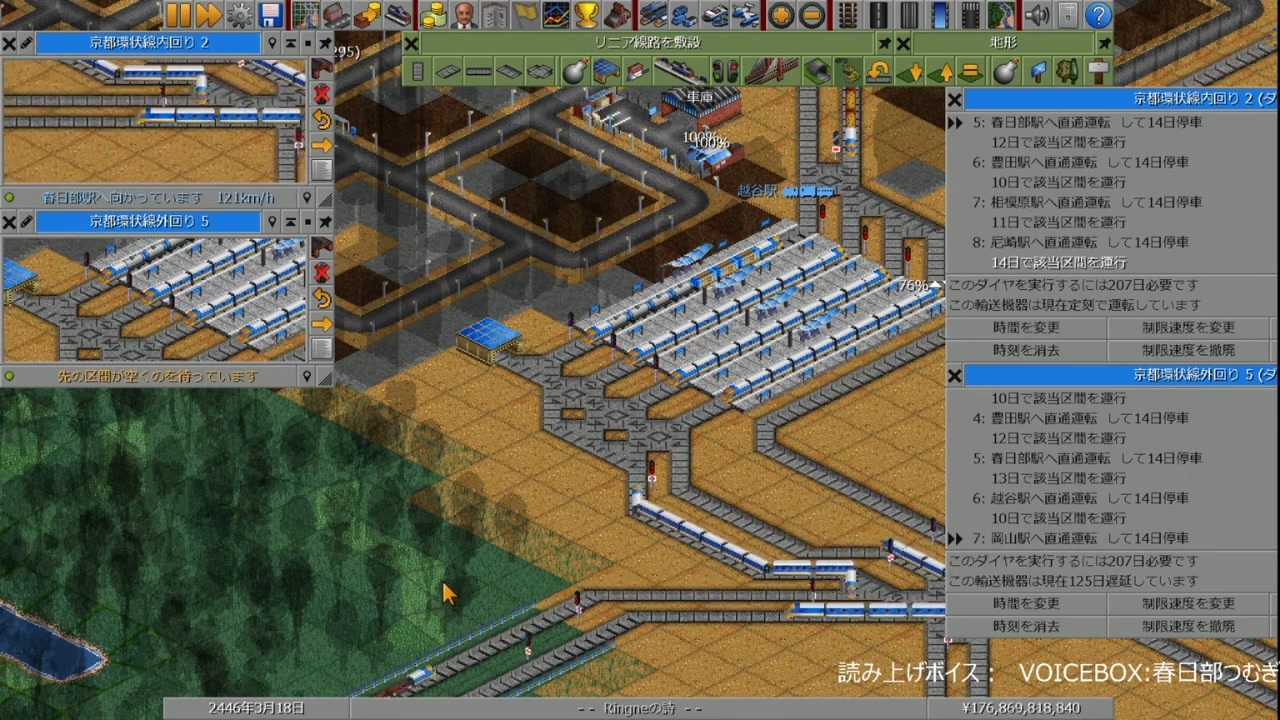1280x720 pixels.
Task: Click the location pin next to 春日部駅へ向かっています
Action: tap(308, 197)
